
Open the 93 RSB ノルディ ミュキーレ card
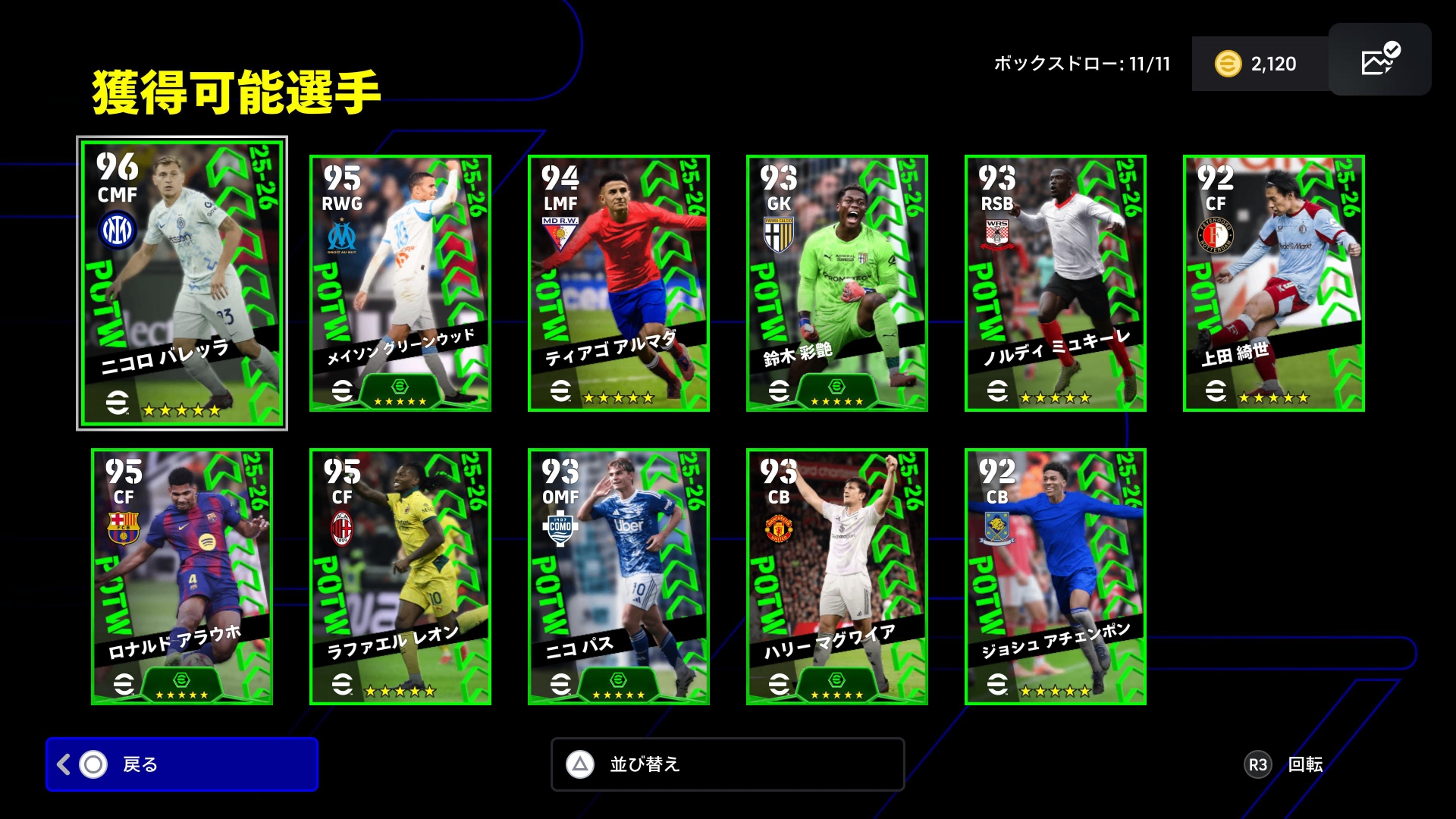1056,283
